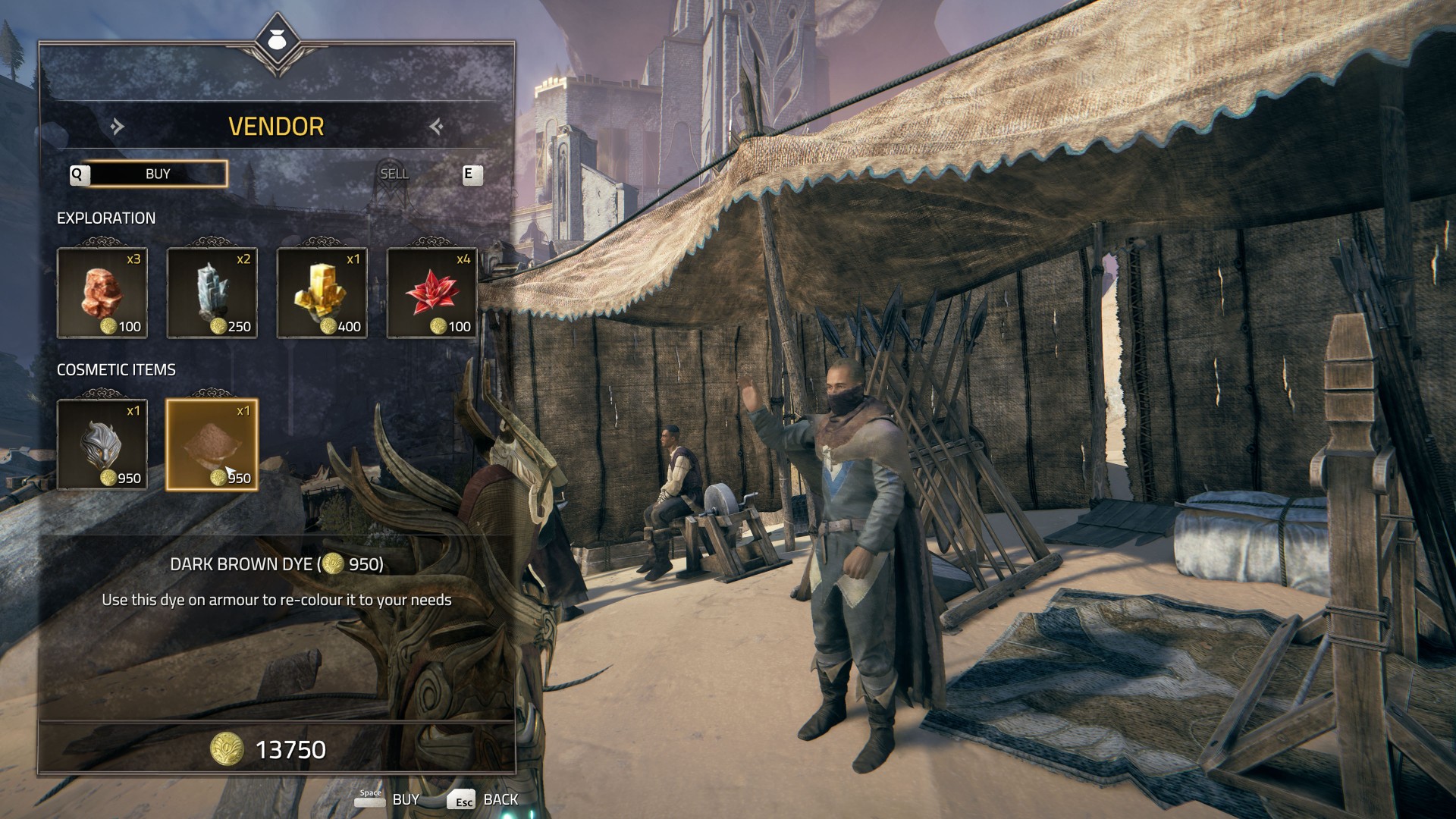Screen dimensions: 1456x819
Task: Select the copper ore item priced 100
Action: [102, 293]
